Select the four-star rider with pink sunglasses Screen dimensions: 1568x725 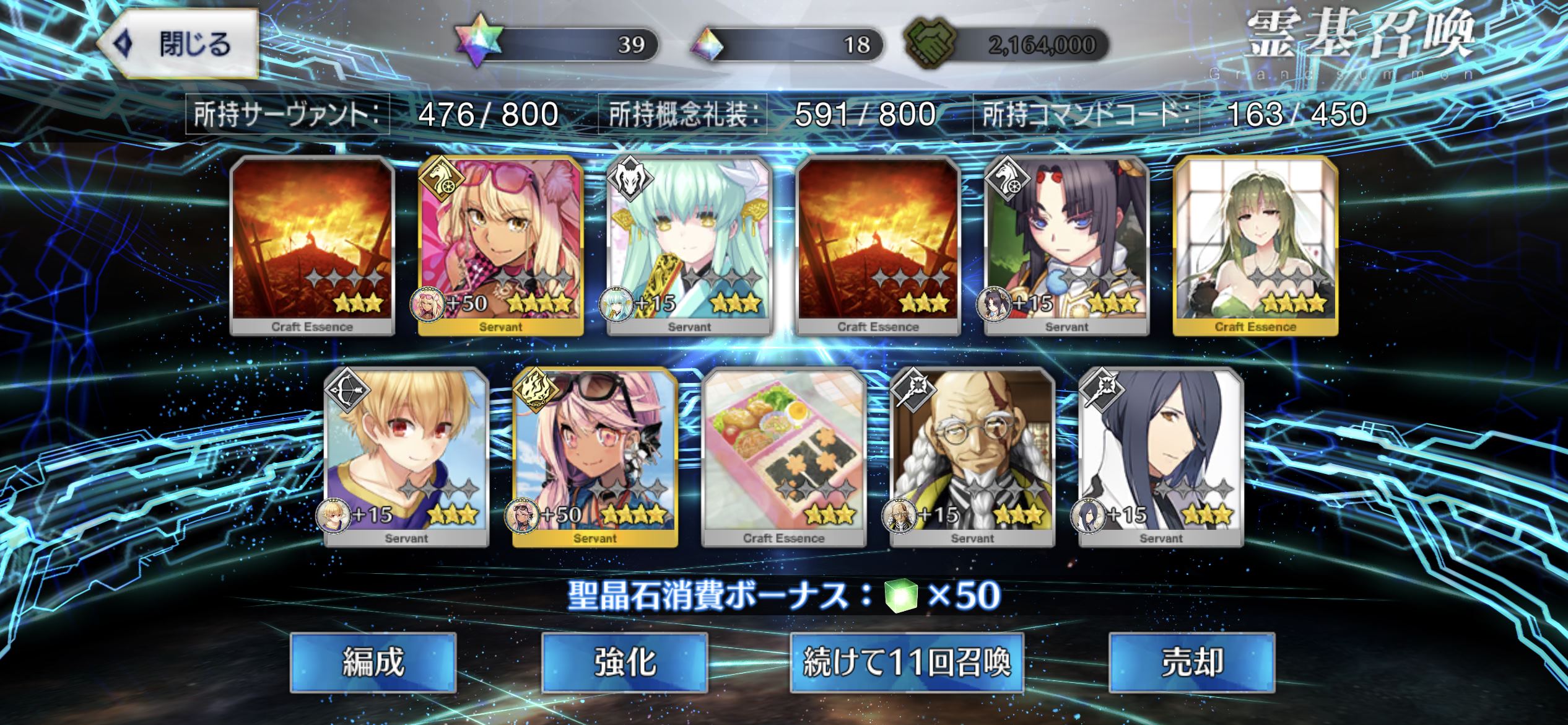tap(500, 245)
